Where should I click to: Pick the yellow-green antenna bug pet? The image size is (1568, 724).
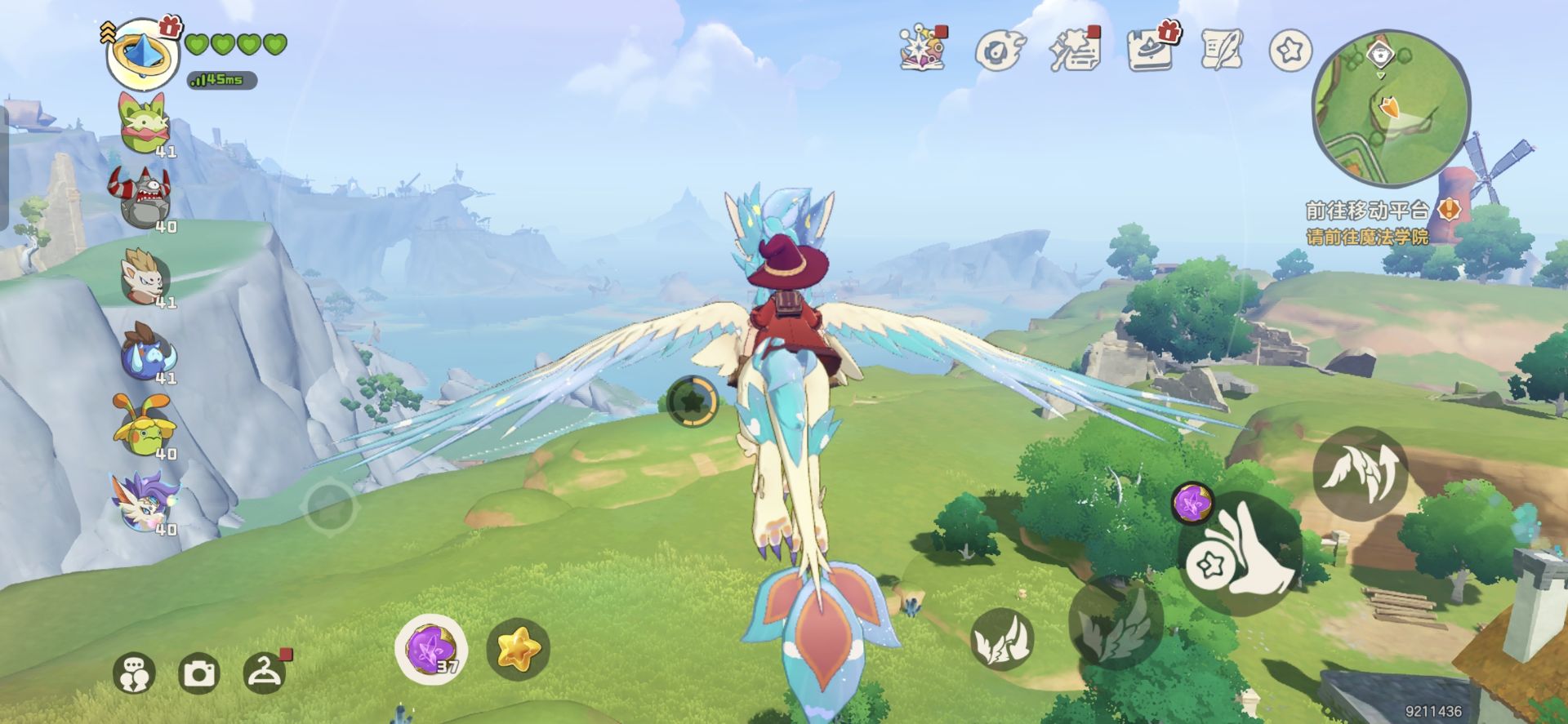(143, 426)
